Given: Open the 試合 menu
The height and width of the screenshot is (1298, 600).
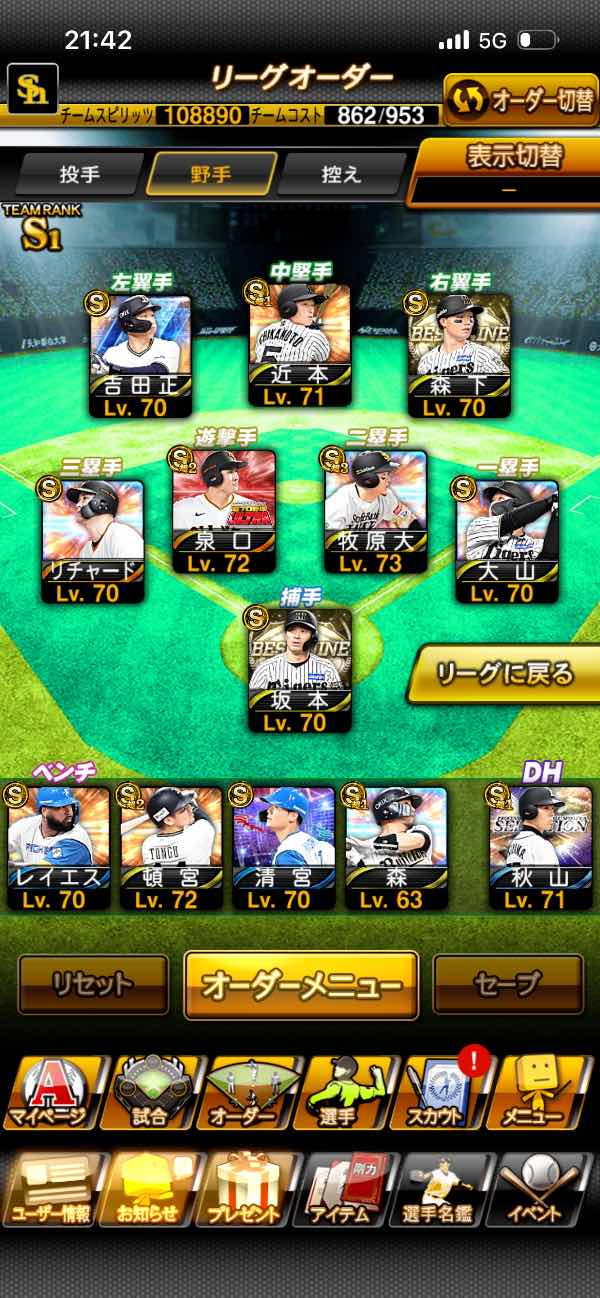Looking at the screenshot, I should pyautogui.click(x=150, y=1092).
